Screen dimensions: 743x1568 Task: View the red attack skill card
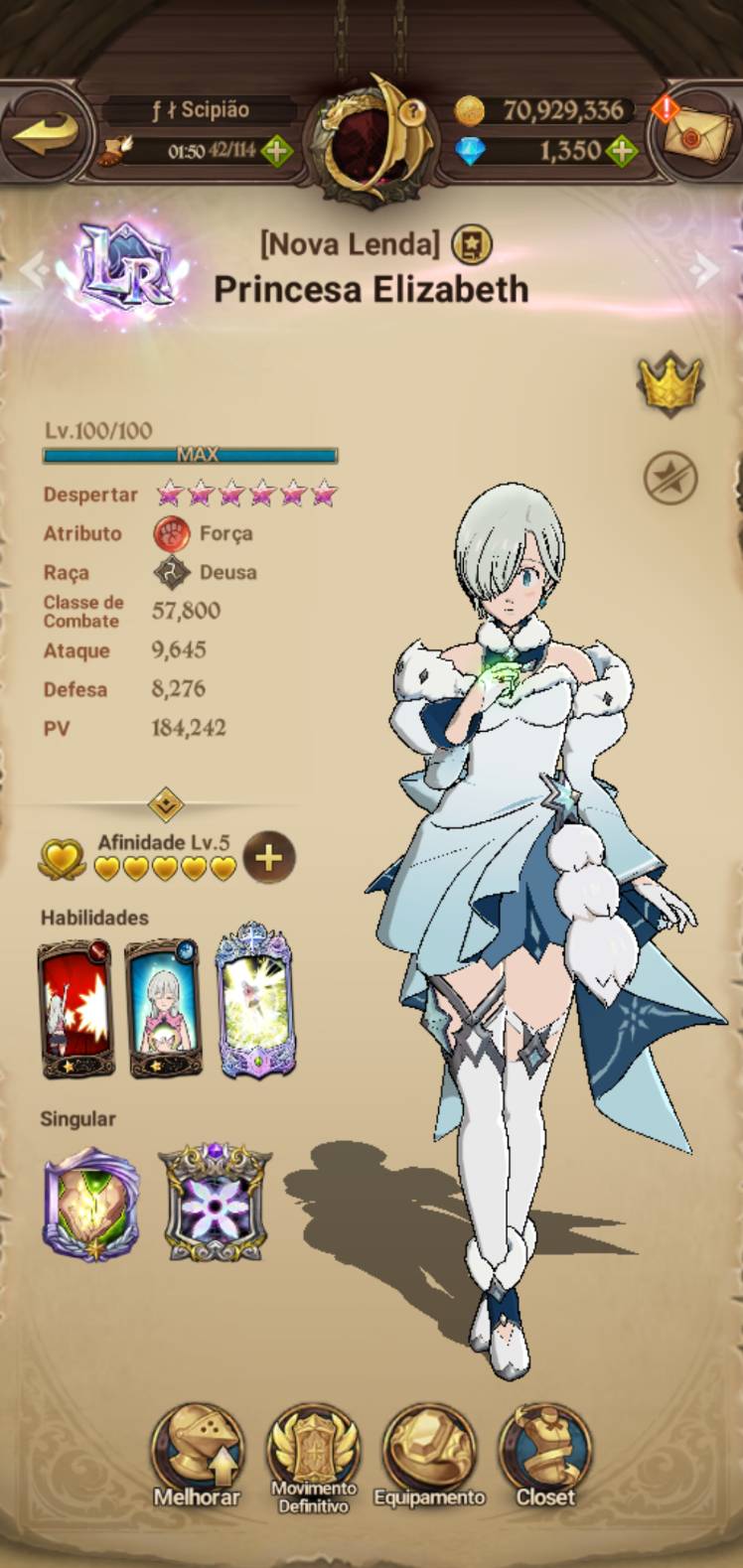pos(75,1007)
